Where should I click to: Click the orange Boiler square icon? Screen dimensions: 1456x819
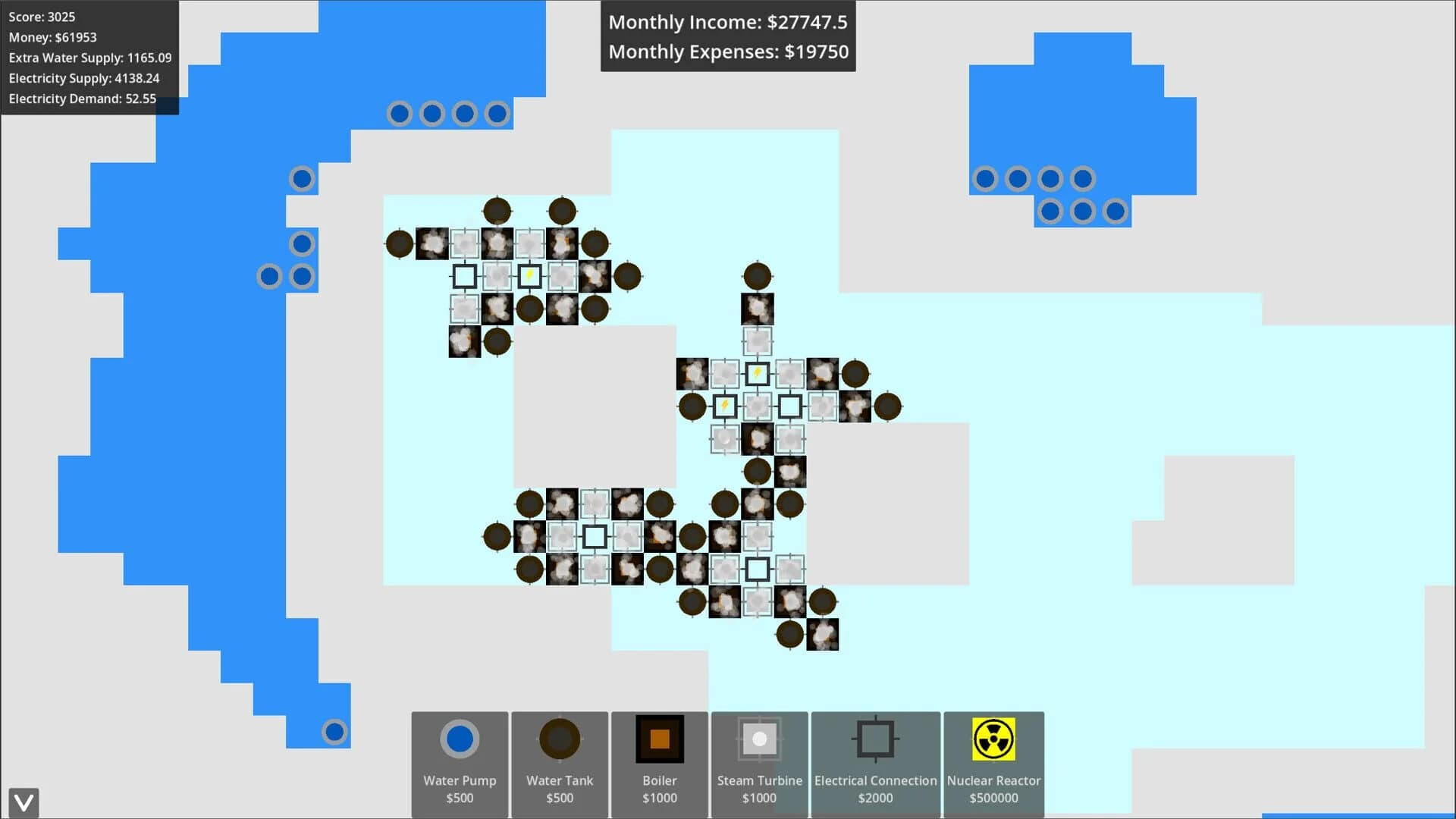[659, 738]
